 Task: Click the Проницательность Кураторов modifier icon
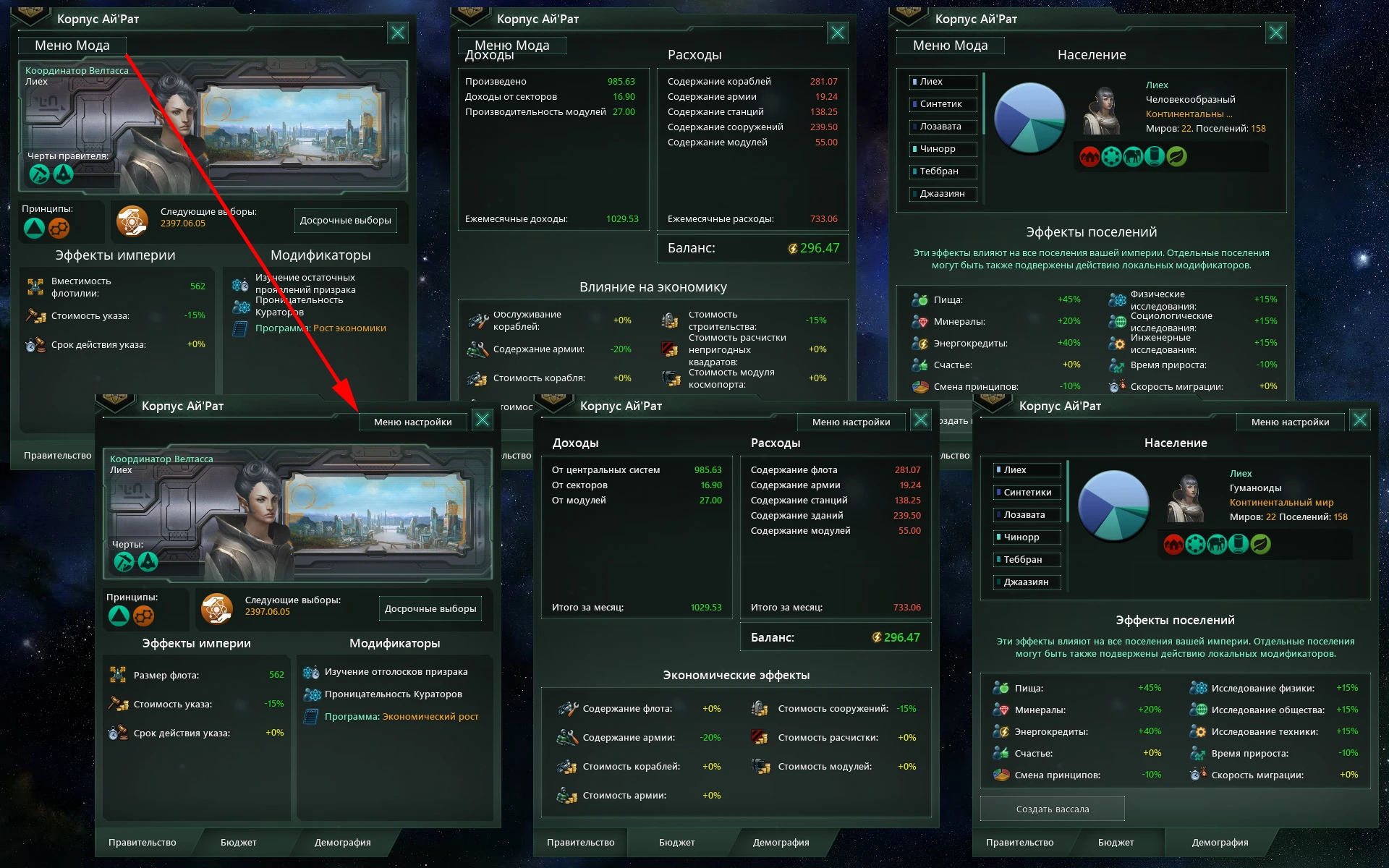click(x=312, y=694)
